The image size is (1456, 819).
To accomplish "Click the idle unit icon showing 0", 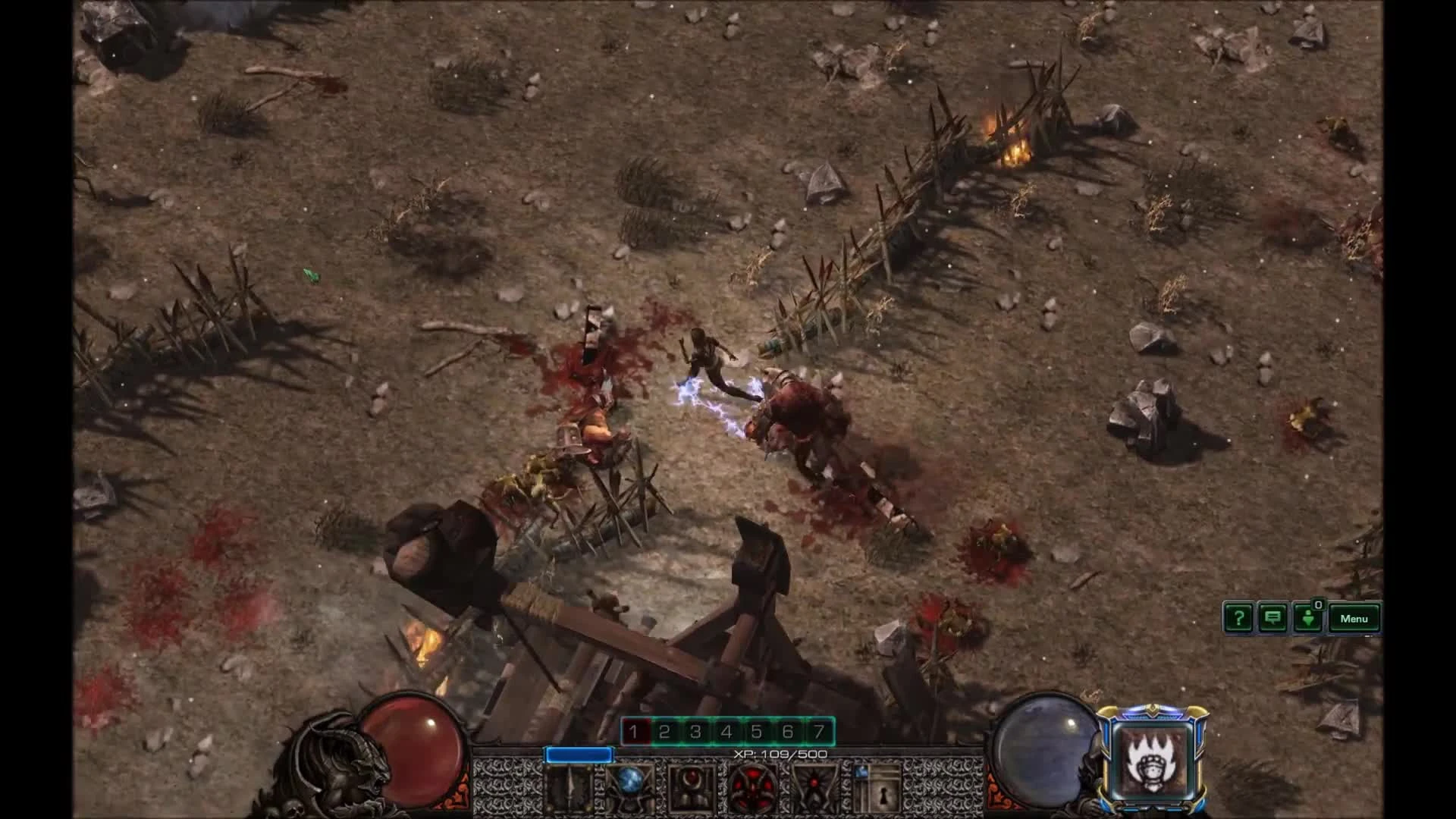I will point(1306,620).
